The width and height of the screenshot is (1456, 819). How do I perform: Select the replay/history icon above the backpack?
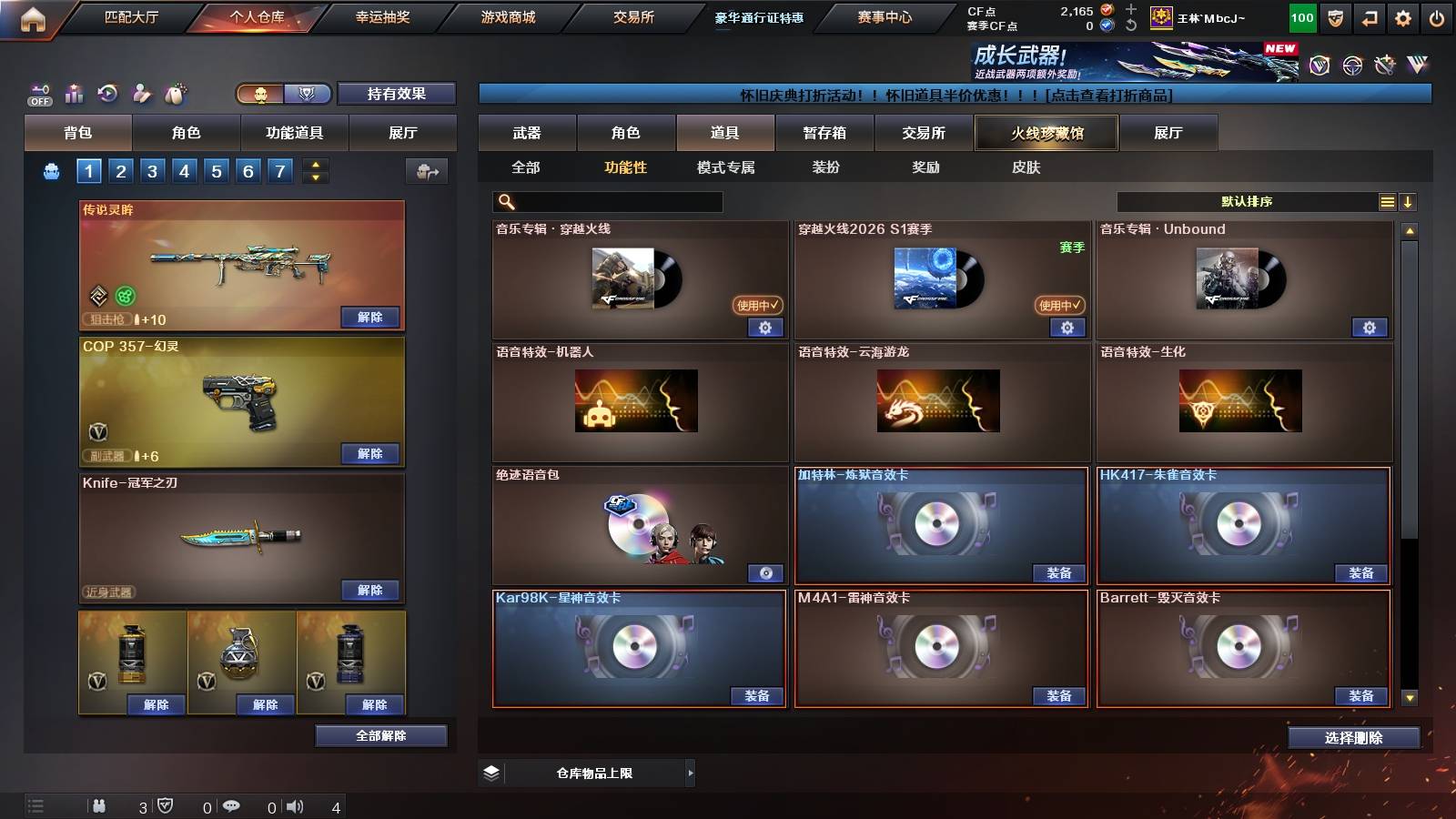(x=107, y=94)
